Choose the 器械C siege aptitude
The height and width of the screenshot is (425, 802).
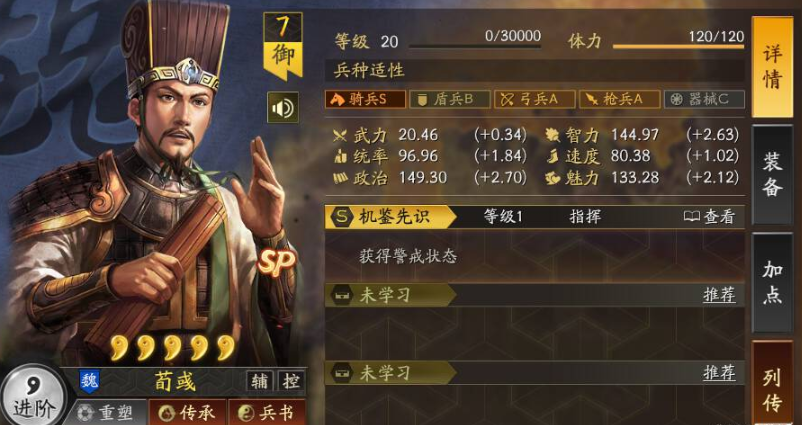click(705, 99)
